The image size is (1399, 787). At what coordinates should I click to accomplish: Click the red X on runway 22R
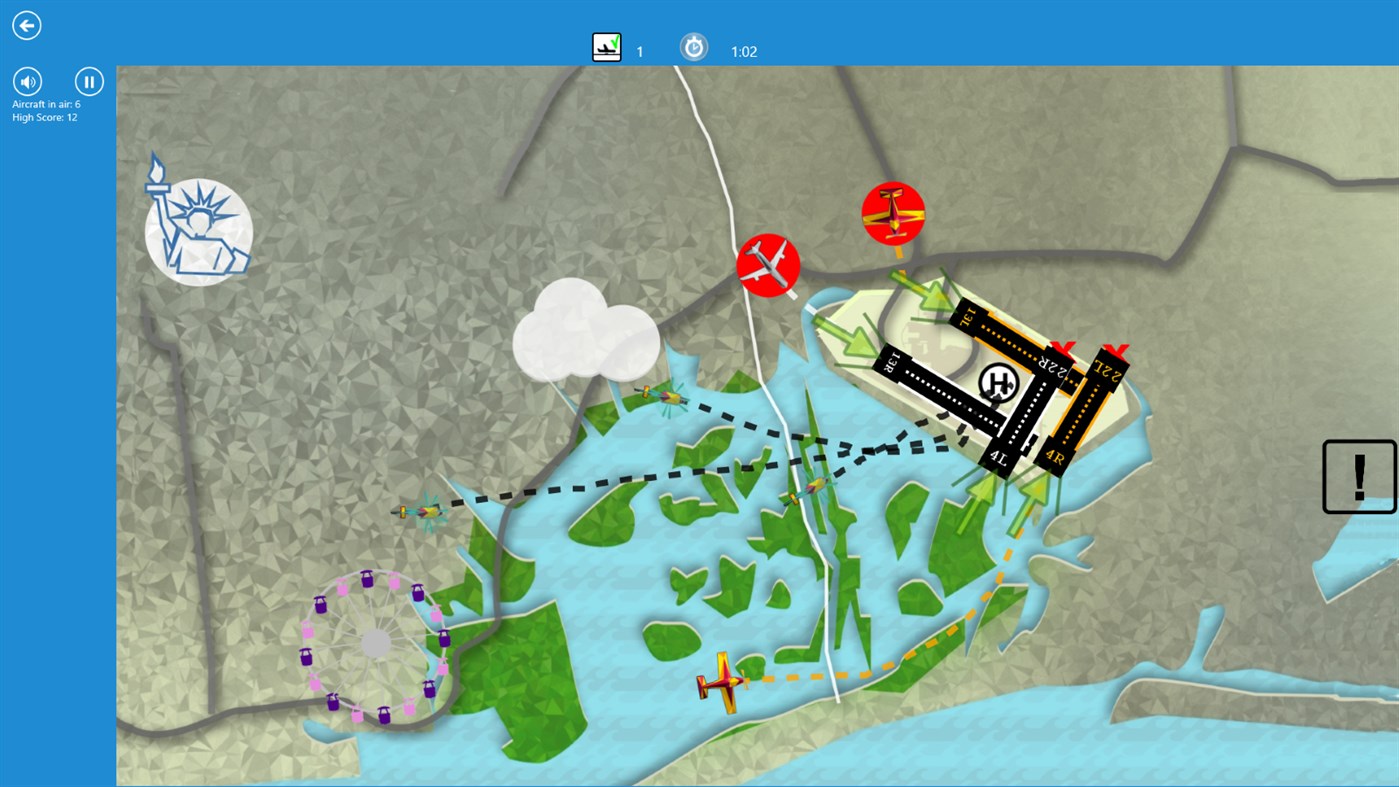pos(1063,349)
